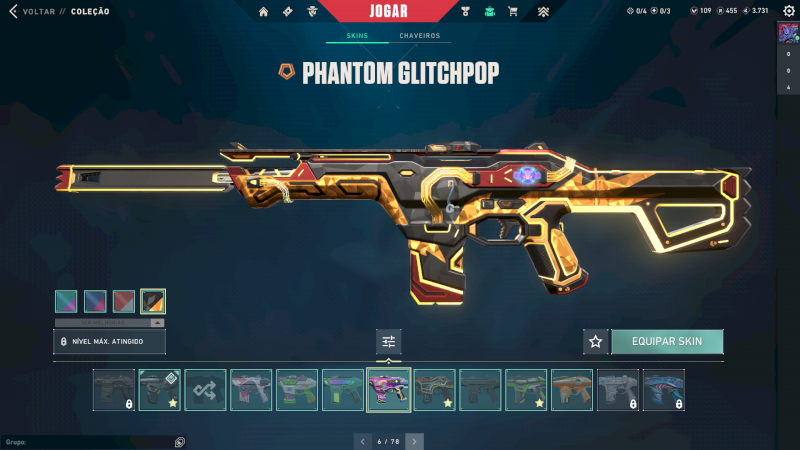The height and width of the screenshot is (450, 800).
Task: Select the random shuffle skin tile
Action: pyautogui.click(x=205, y=390)
